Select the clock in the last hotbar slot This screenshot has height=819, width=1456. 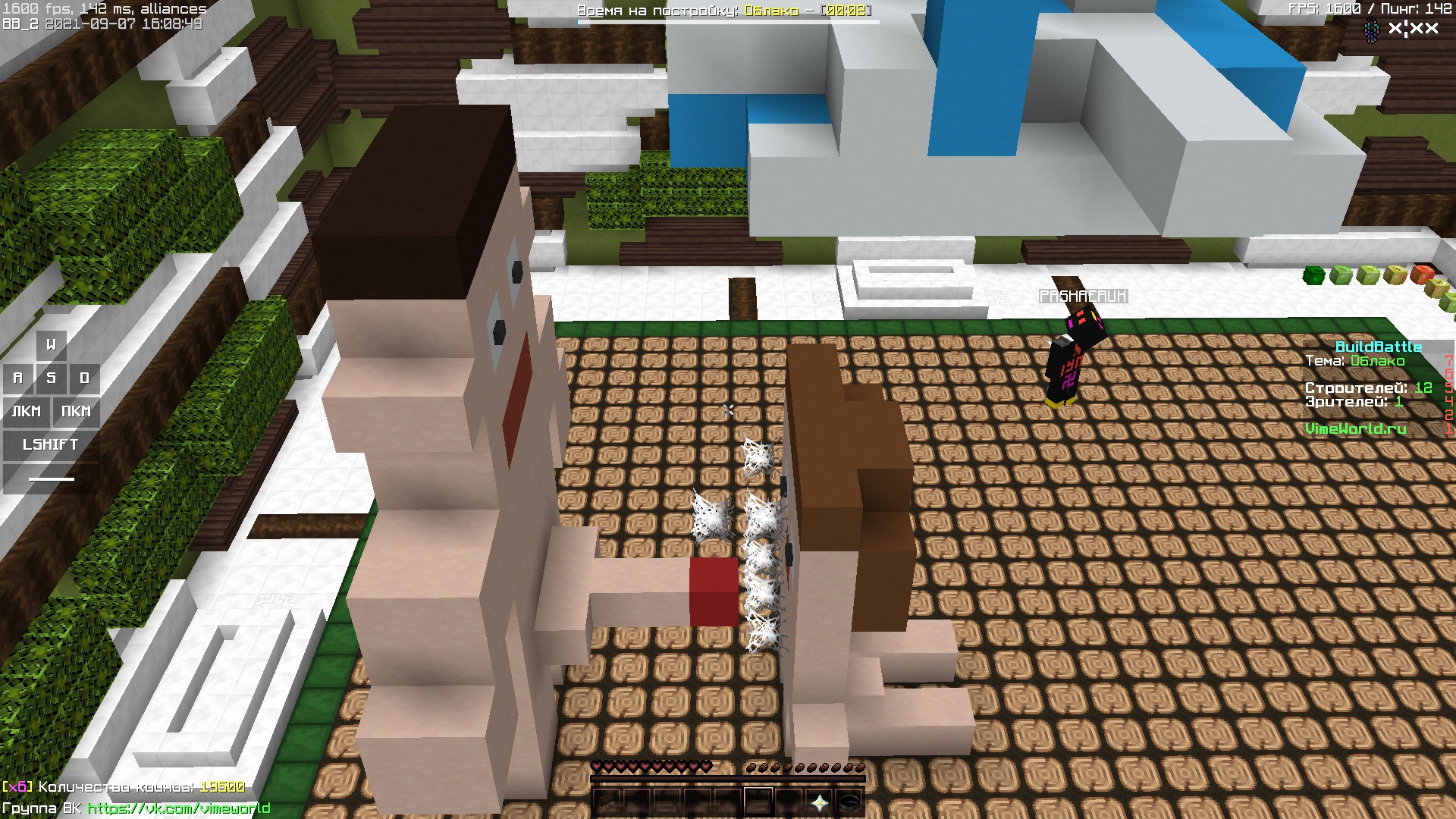click(x=849, y=802)
